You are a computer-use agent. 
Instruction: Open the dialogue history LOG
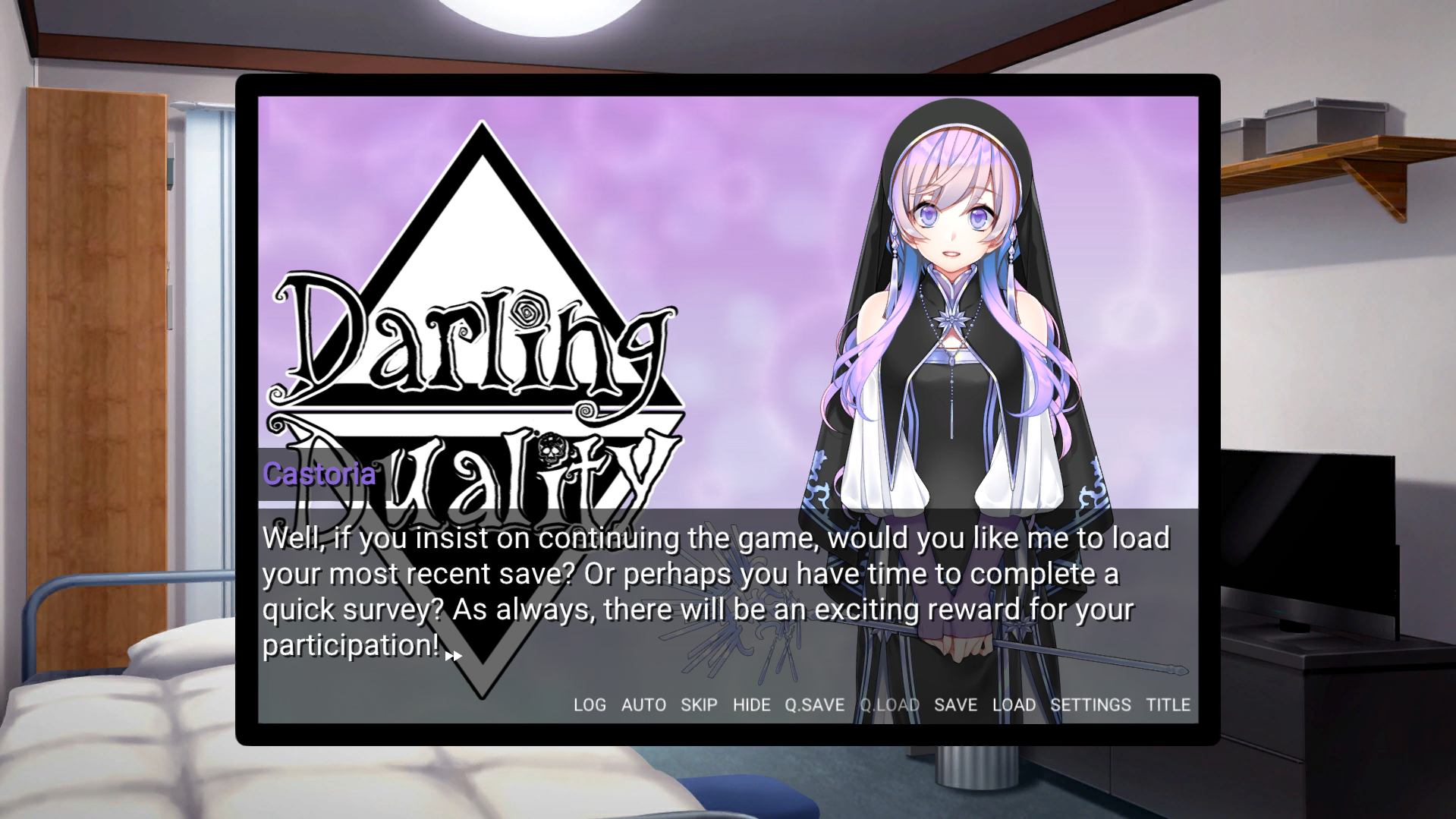click(590, 704)
